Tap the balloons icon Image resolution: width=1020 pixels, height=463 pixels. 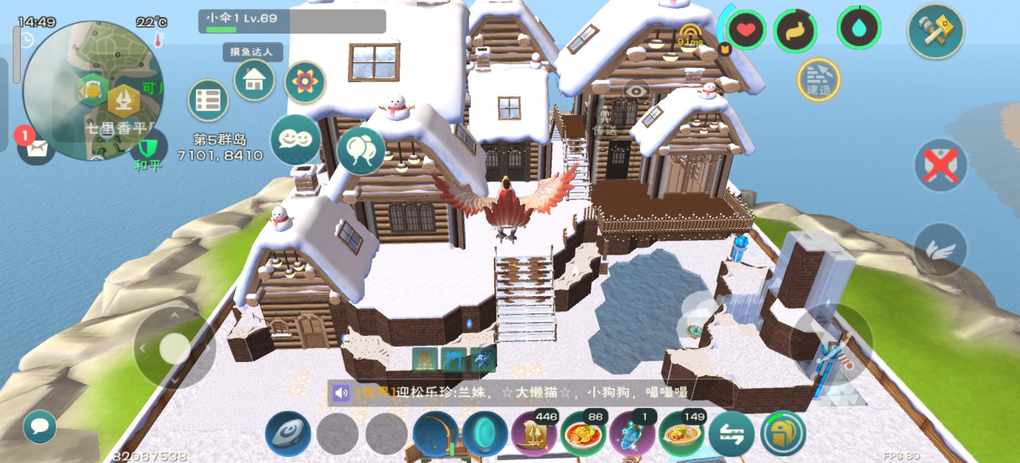coord(361,149)
